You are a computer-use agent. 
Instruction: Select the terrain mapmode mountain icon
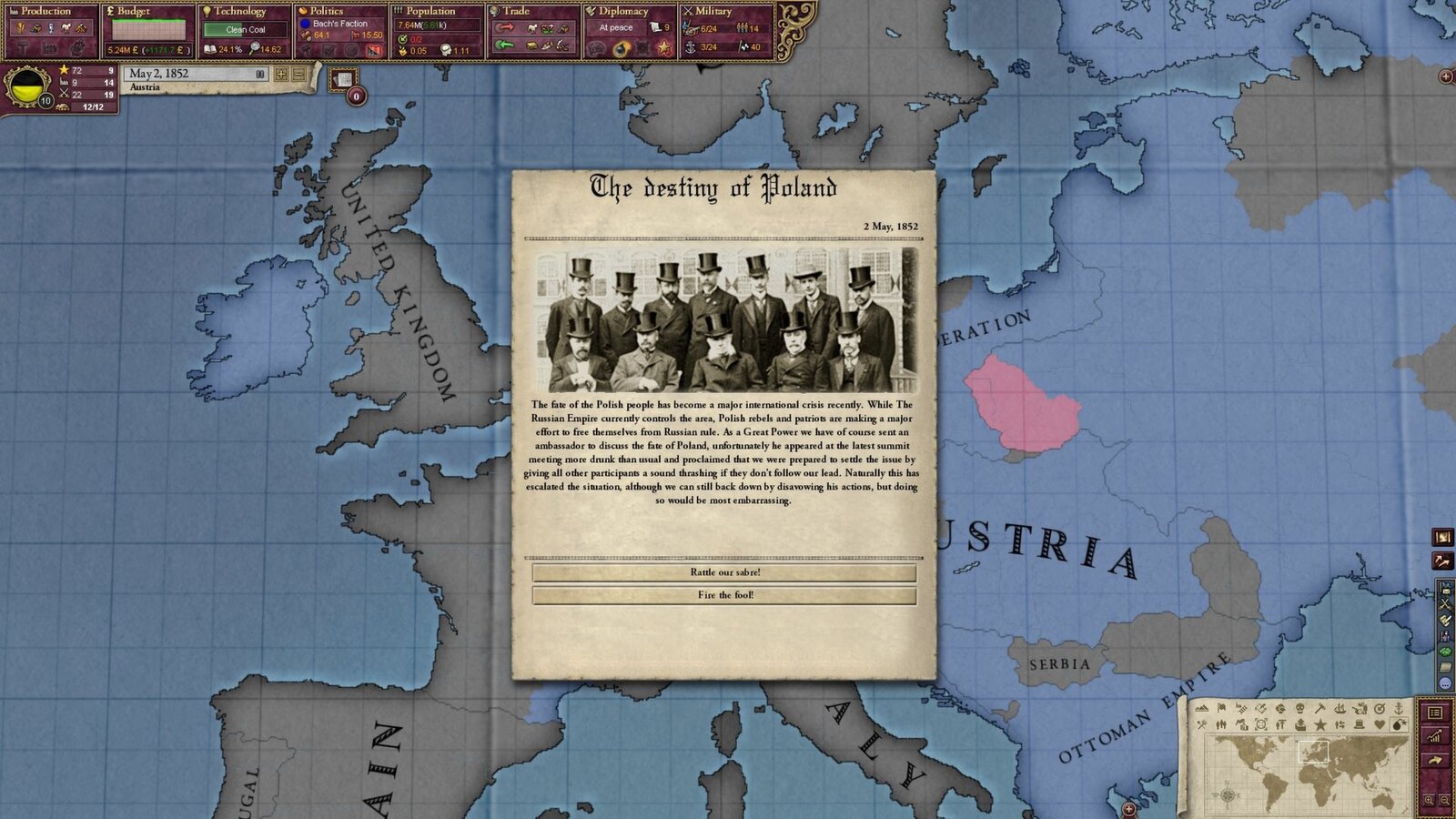pos(1202,709)
